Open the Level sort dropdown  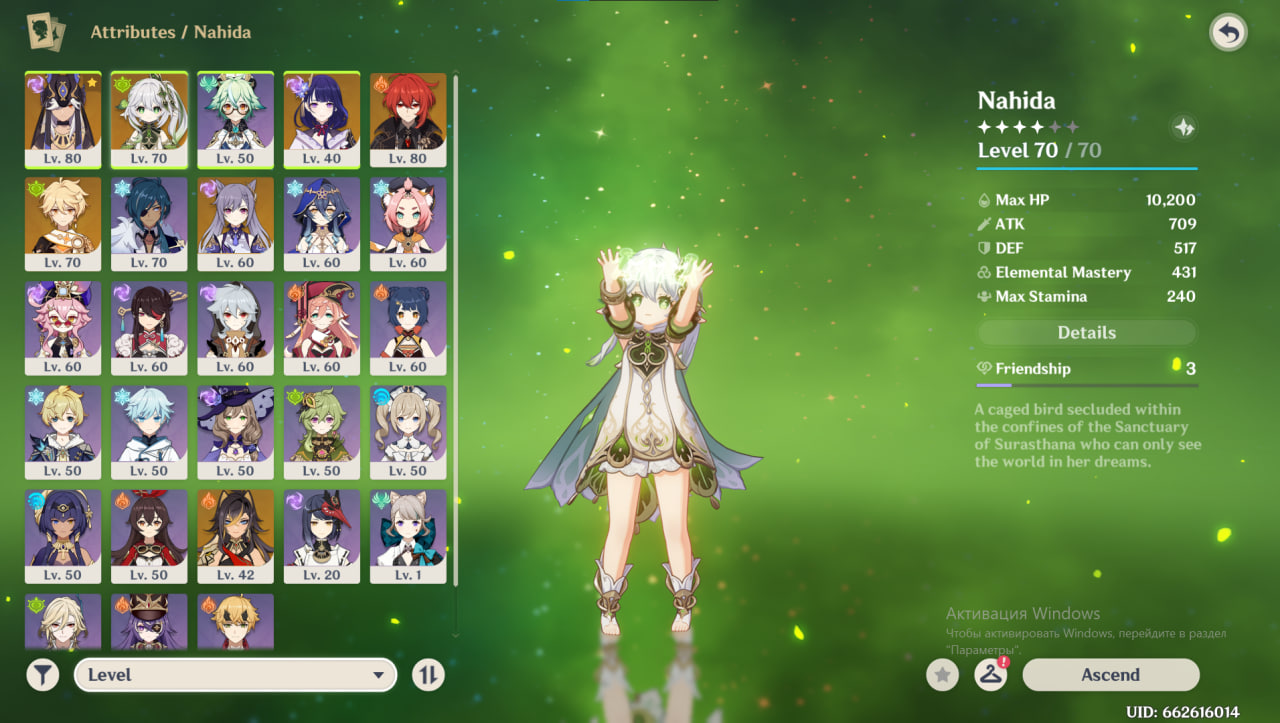(x=235, y=675)
